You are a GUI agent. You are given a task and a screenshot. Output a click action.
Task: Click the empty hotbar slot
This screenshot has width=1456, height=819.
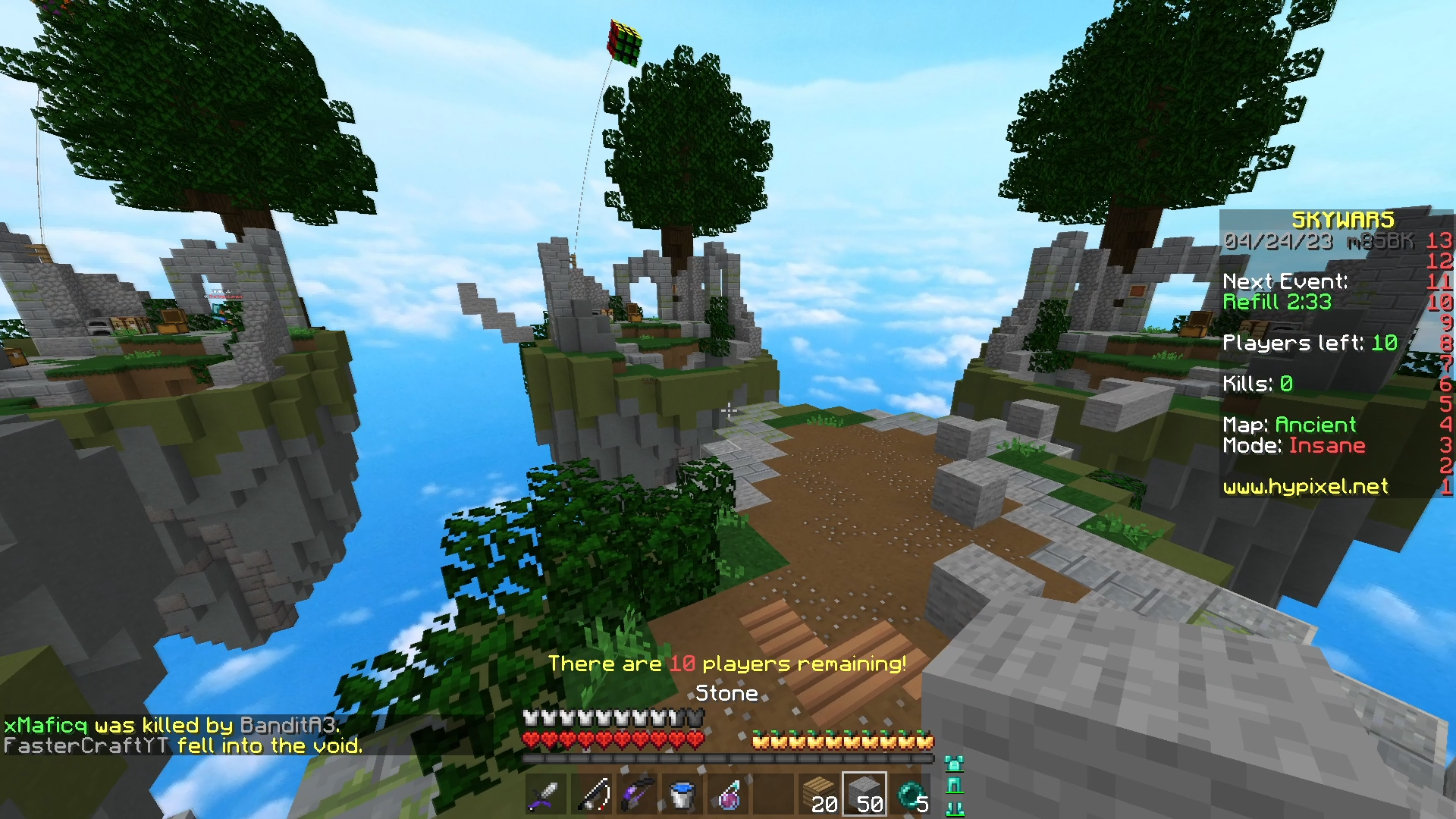(x=773, y=793)
